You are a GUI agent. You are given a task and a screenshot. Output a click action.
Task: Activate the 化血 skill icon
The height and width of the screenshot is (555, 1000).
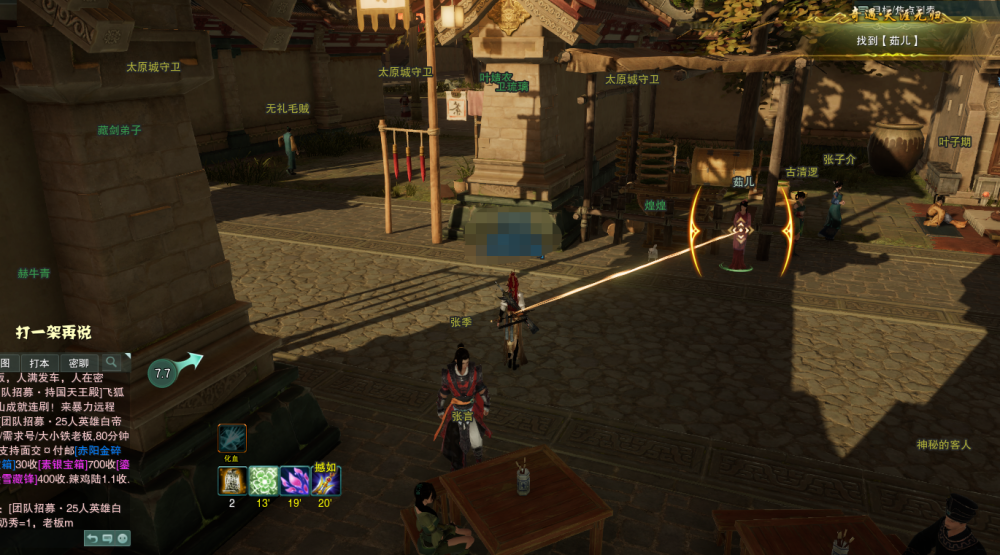(x=232, y=438)
